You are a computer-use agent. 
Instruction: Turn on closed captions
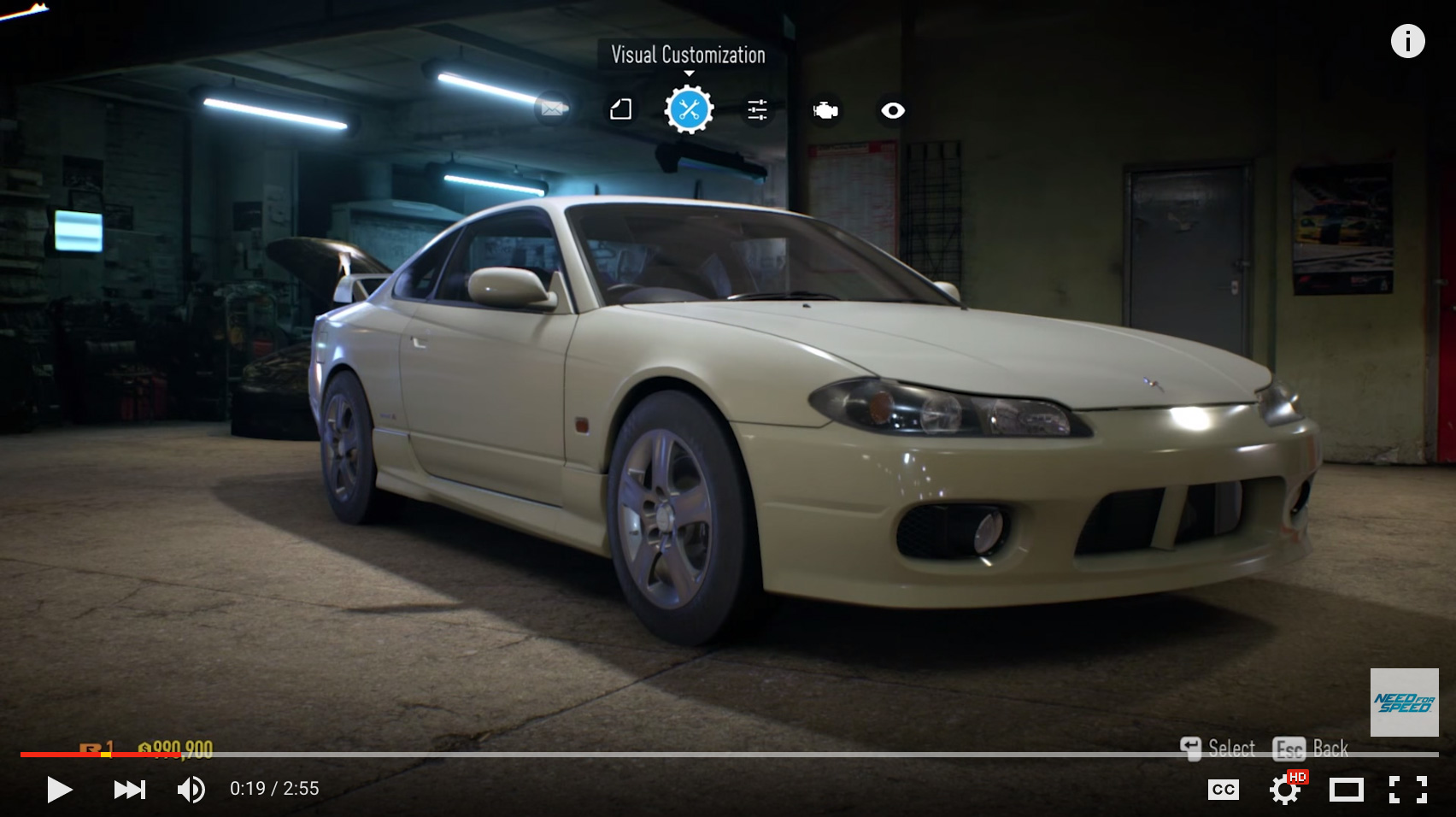tap(1223, 789)
